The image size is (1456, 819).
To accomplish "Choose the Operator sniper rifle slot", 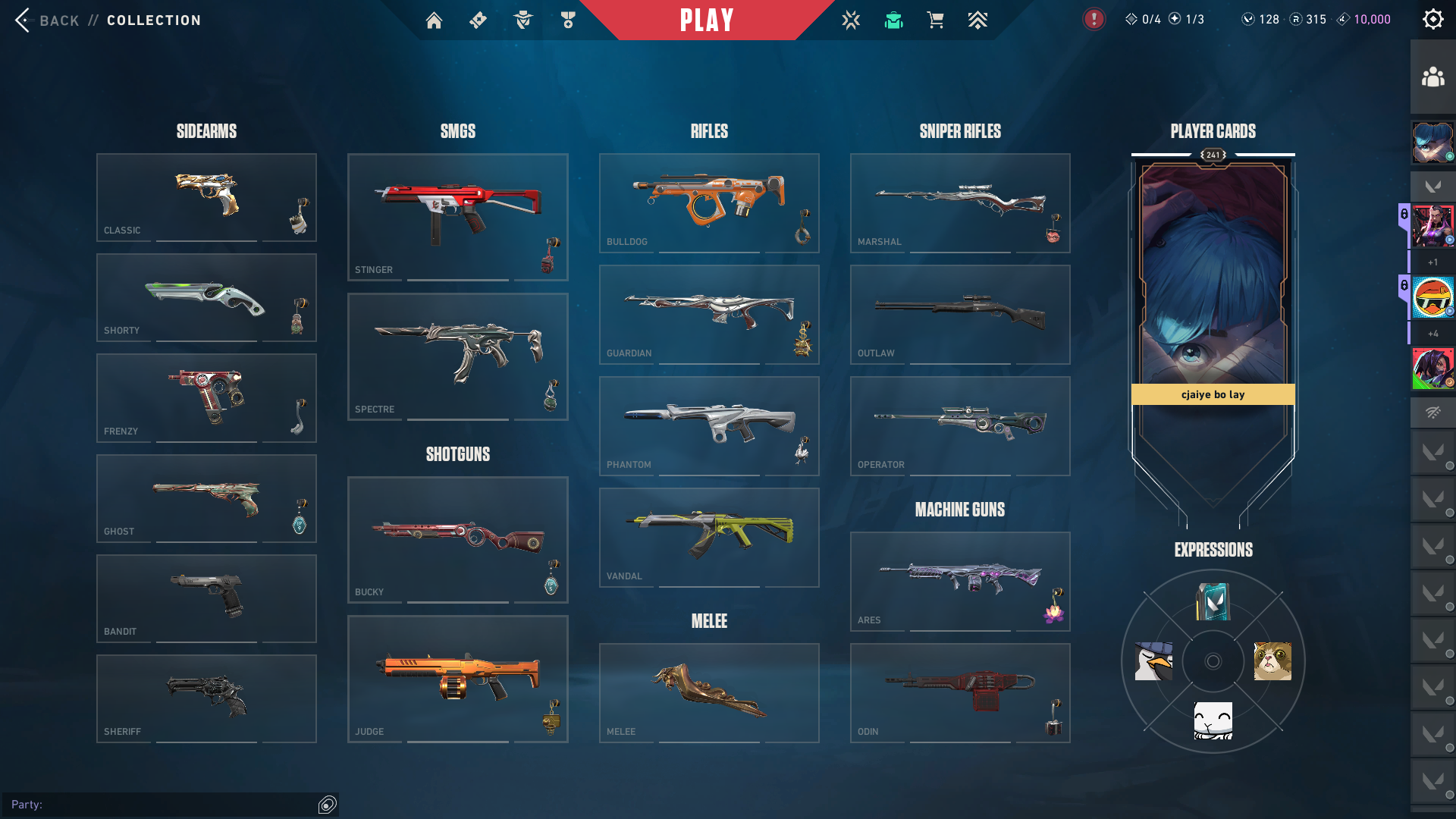I will pyautogui.click(x=960, y=425).
